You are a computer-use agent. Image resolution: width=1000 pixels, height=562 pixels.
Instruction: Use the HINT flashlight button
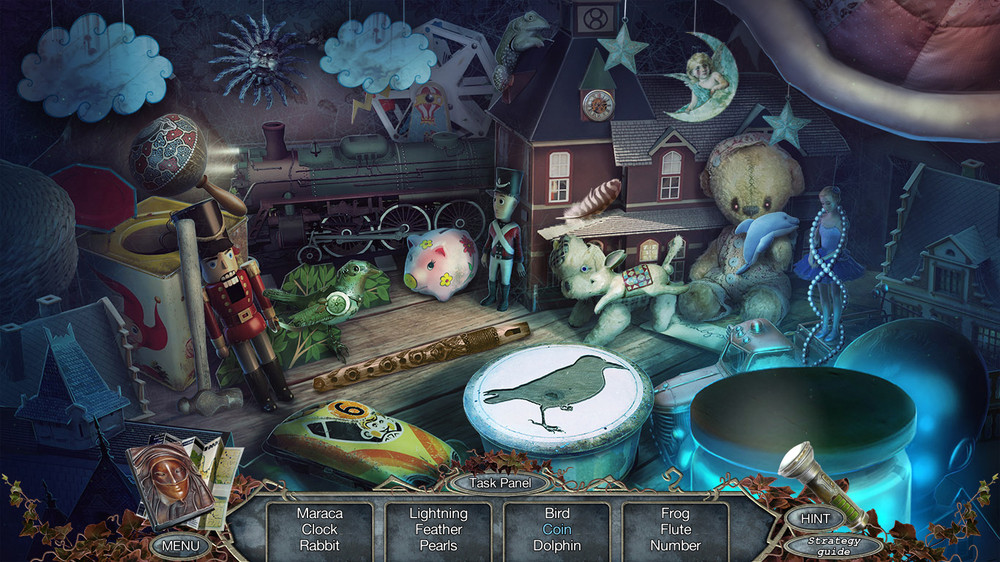click(814, 517)
